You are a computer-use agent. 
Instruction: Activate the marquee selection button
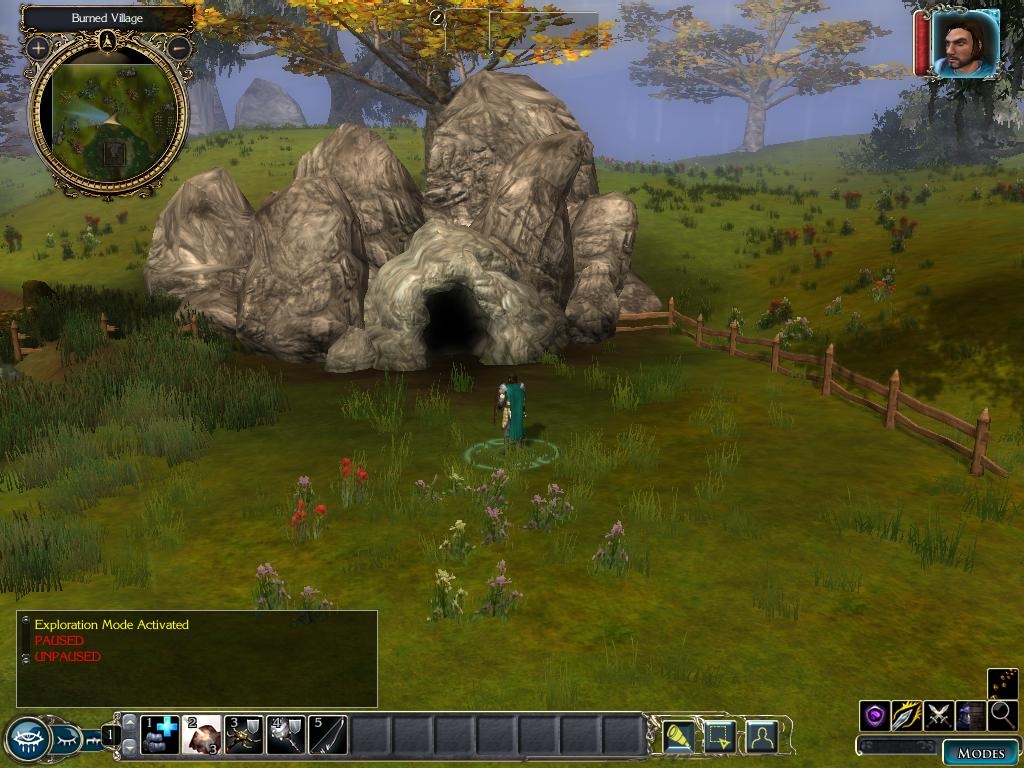click(x=720, y=736)
